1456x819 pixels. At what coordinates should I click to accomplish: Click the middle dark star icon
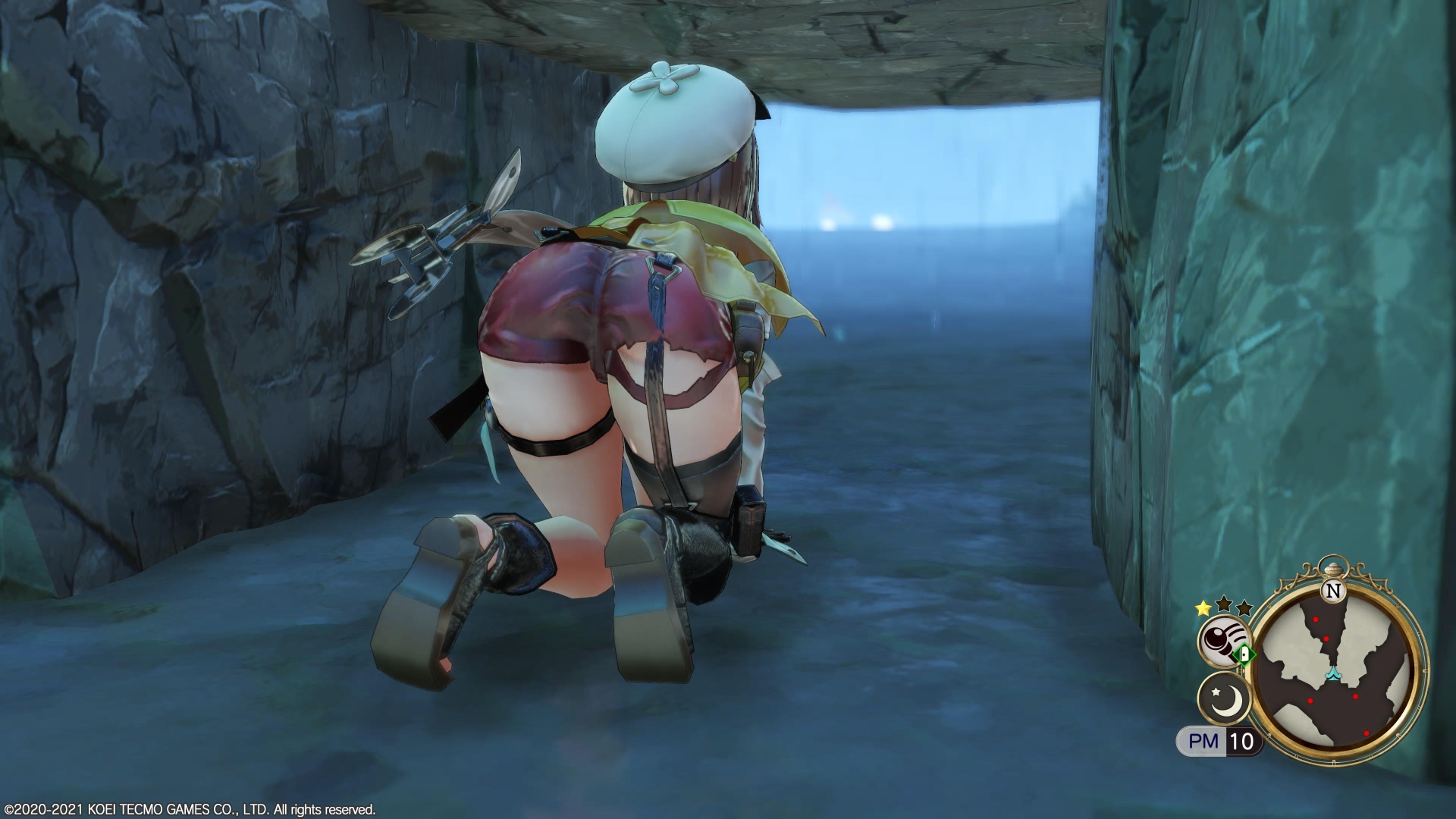pos(1223,605)
